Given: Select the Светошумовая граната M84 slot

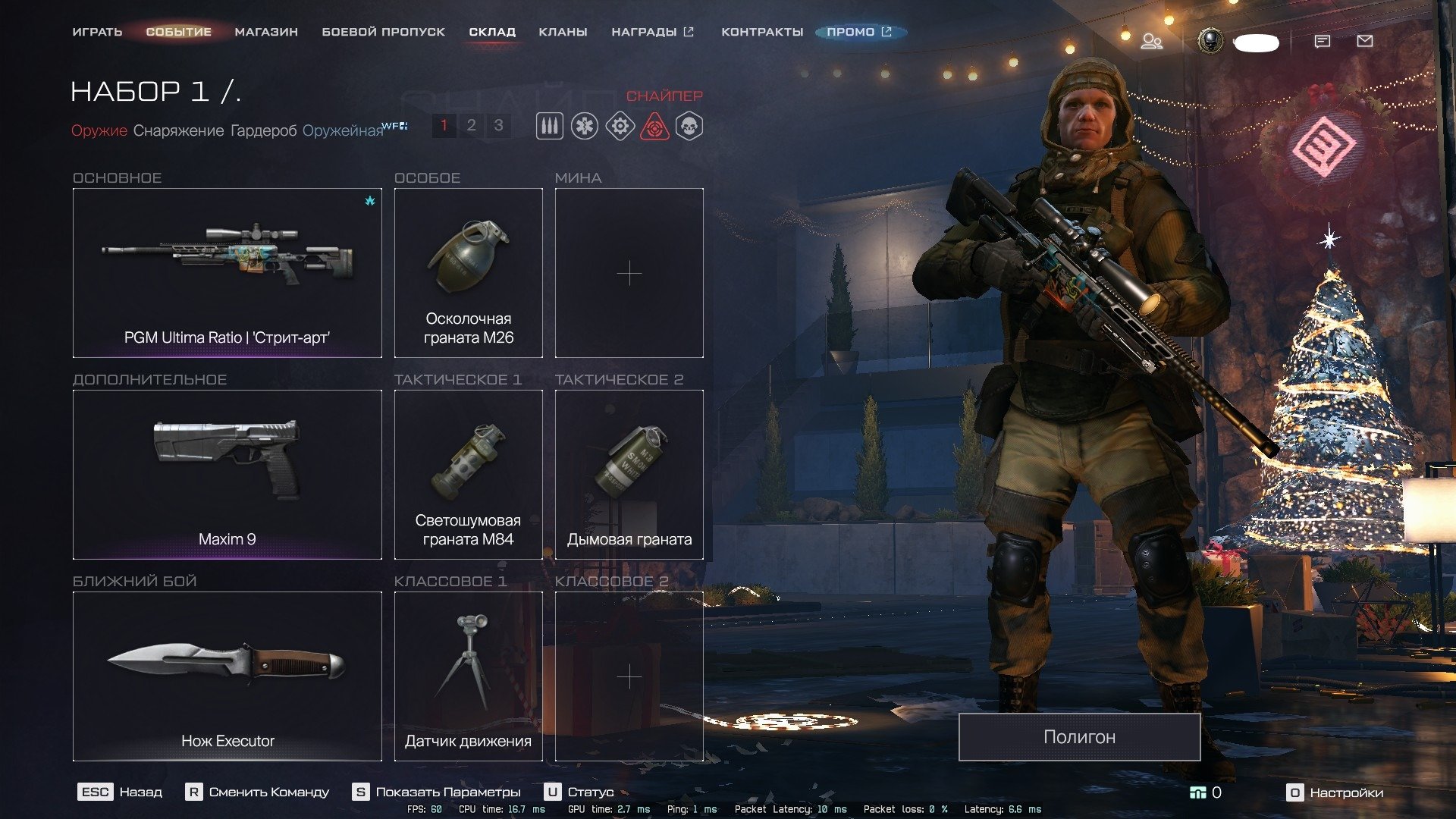Looking at the screenshot, I should pyautogui.click(x=469, y=475).
